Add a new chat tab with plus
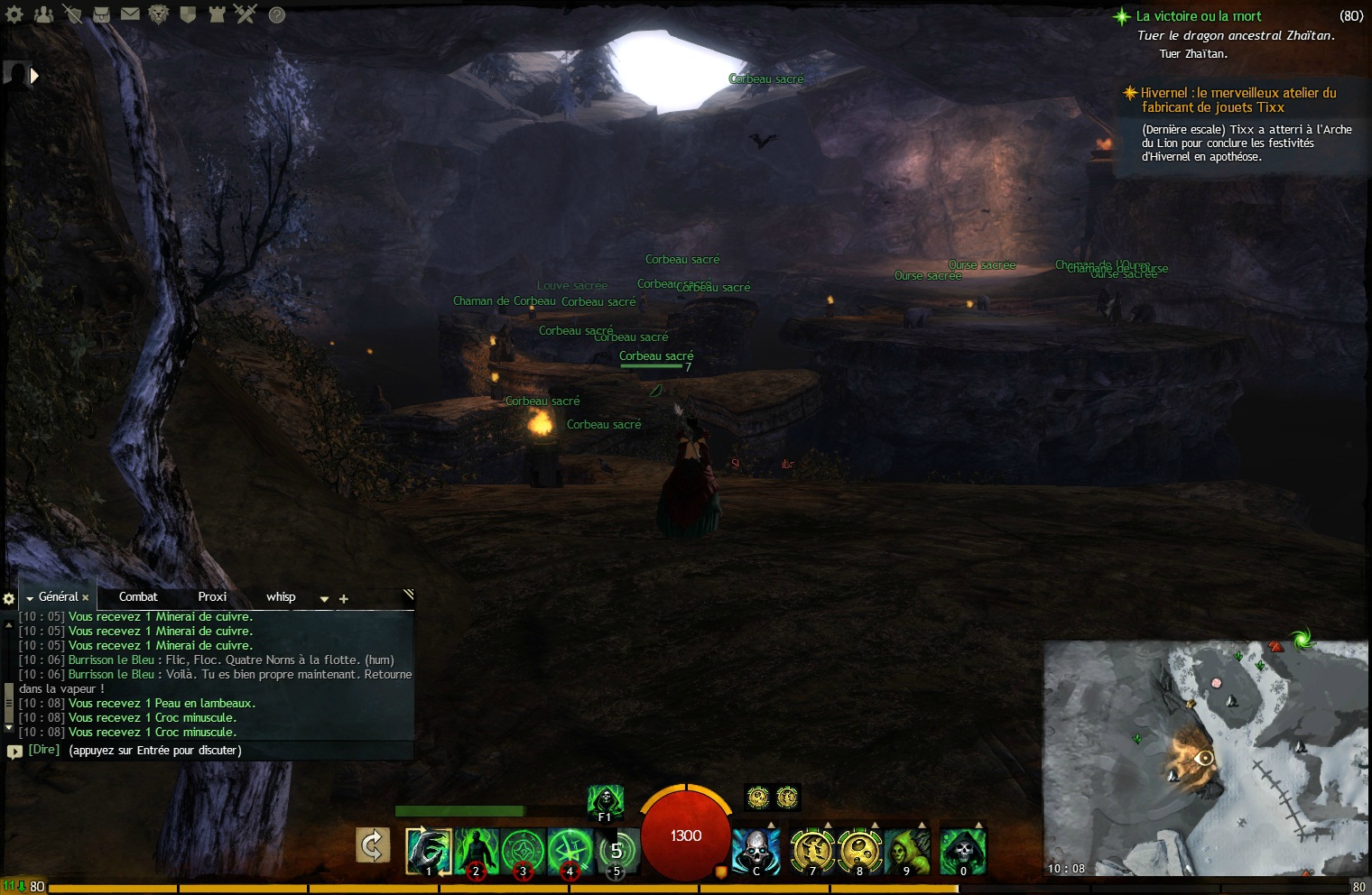Screen dimensions: 1372x895 343,598
